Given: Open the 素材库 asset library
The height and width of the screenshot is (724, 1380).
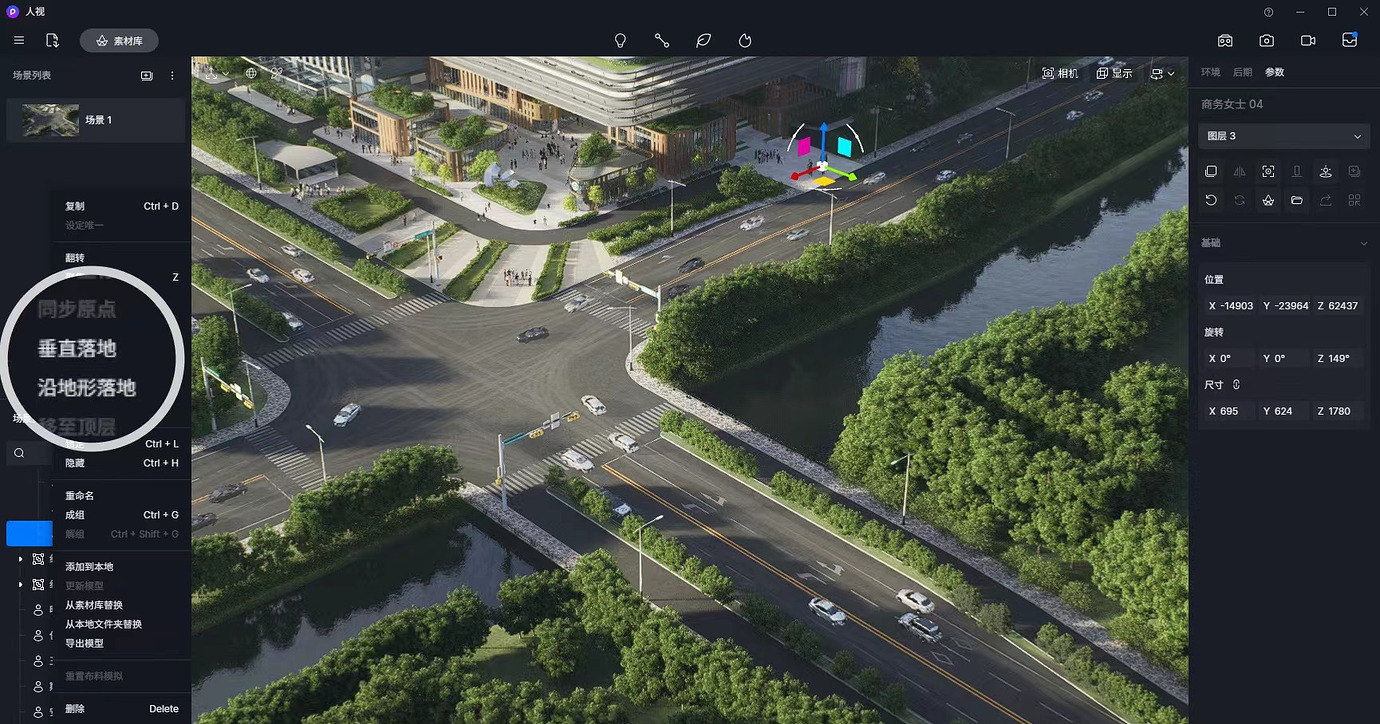Looking at the screenshot, I should (x=119, y=41).
